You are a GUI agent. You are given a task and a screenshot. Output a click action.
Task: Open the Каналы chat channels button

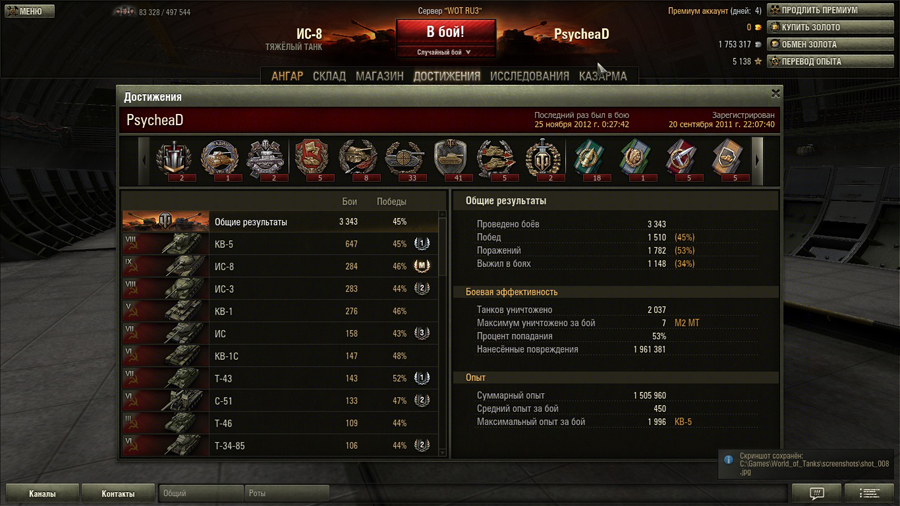coord(42,494)
